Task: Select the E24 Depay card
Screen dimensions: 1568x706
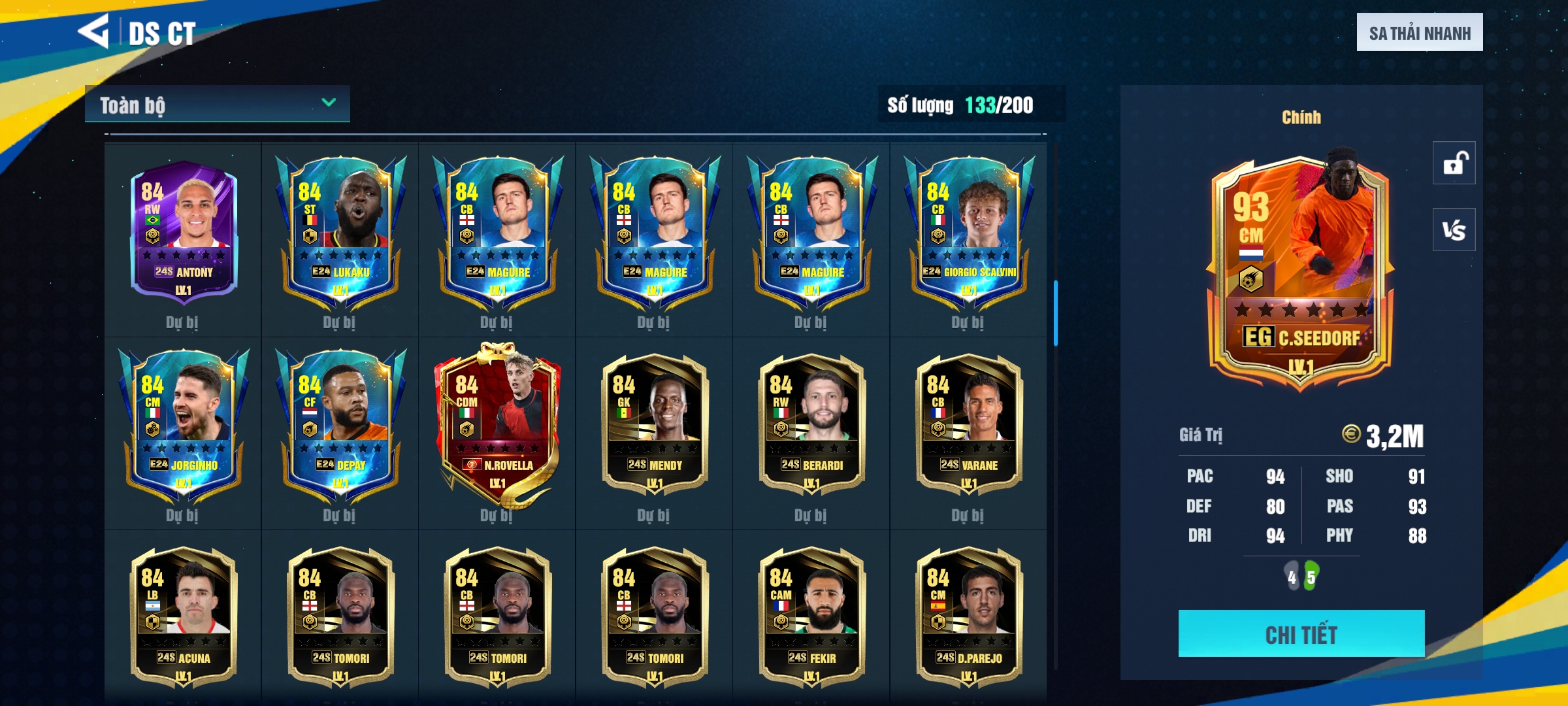Action: tap(340, 425)
